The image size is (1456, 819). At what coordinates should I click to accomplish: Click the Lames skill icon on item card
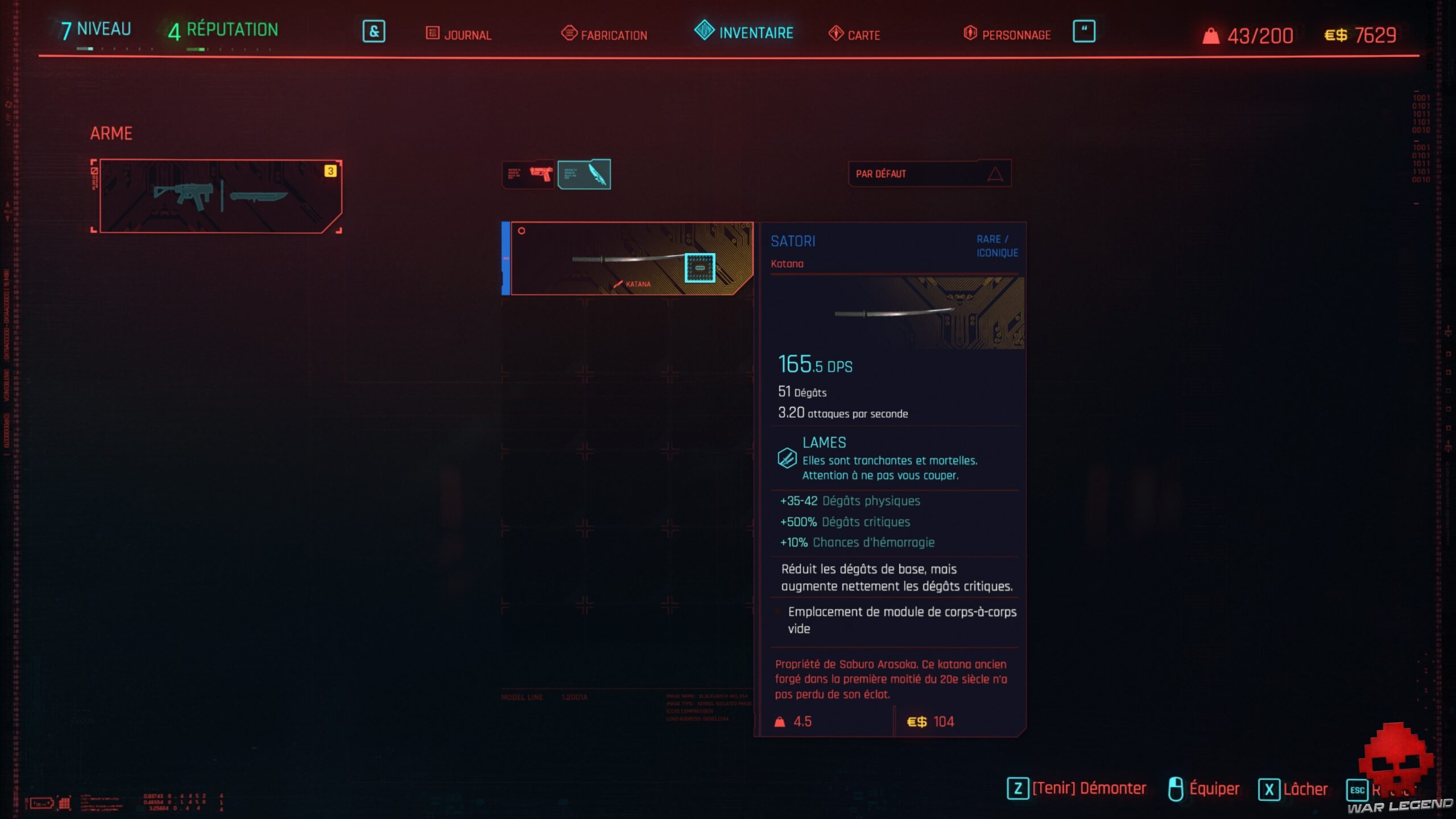tap(788, 457)
